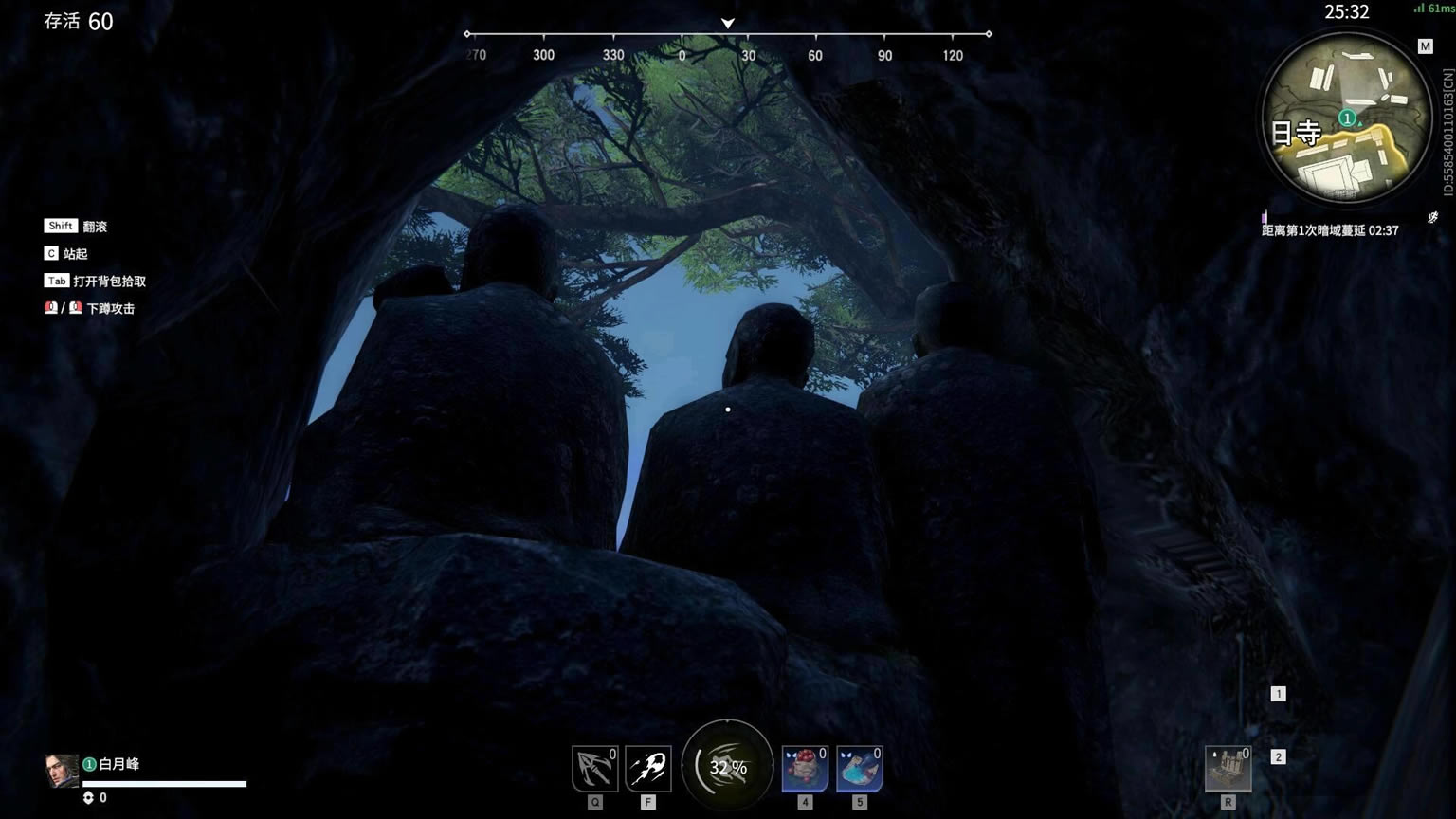Select the grappling hook item slot
The height and width of the screenshot is (819, 1456).
pos(595,768)
